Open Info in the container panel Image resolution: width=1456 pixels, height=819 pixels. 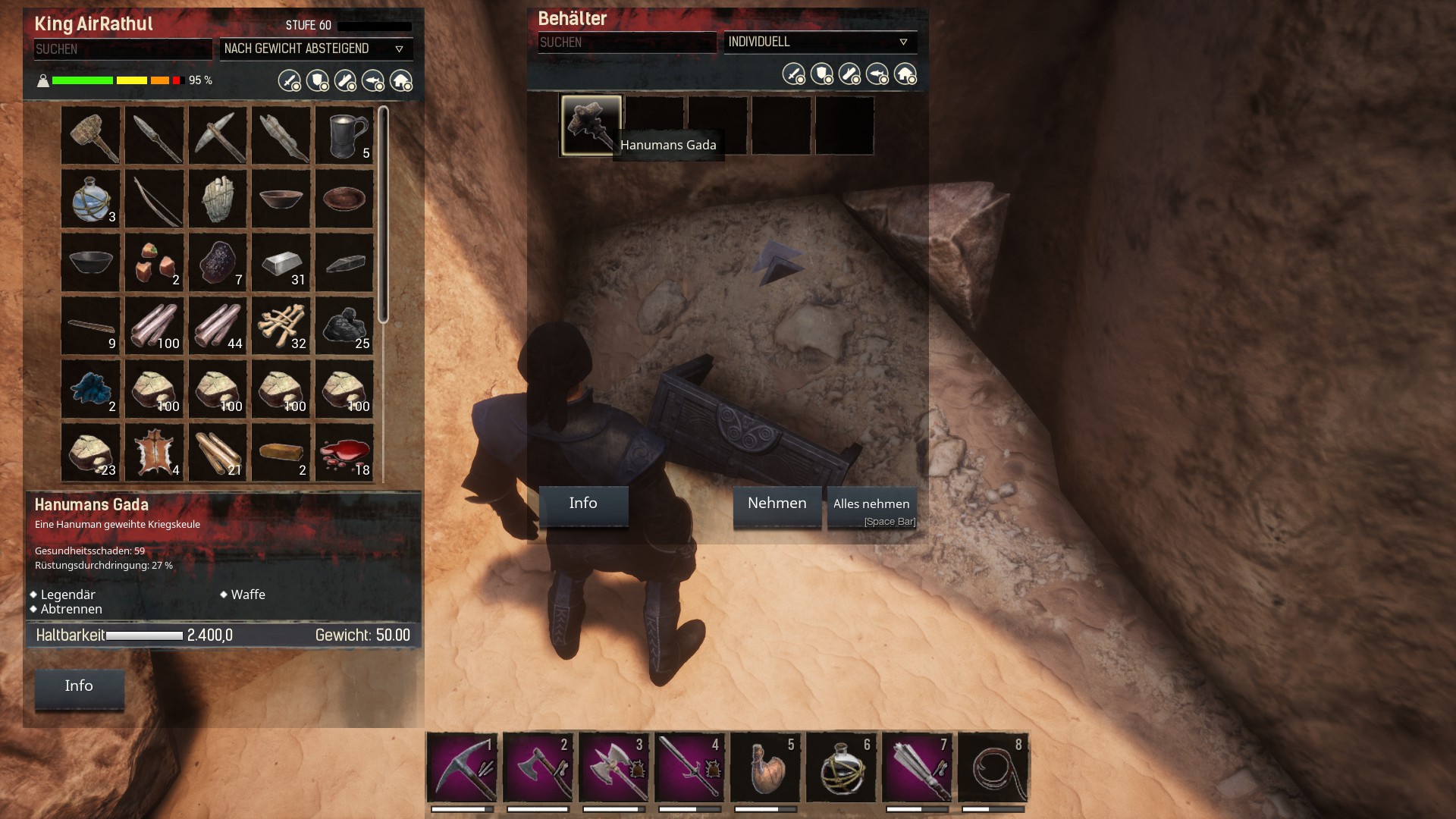583,505
